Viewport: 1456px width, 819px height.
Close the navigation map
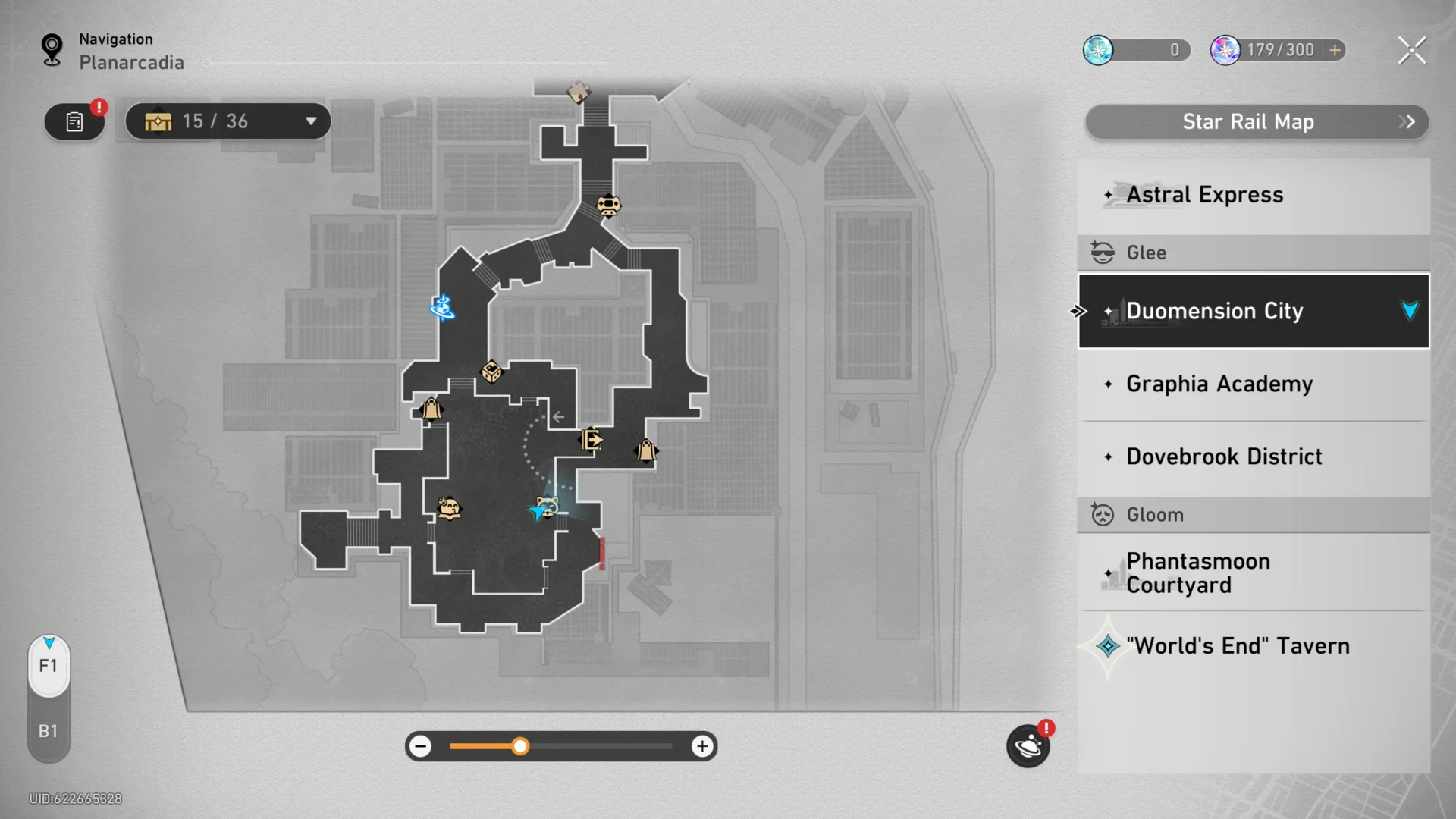[1411, 51]
